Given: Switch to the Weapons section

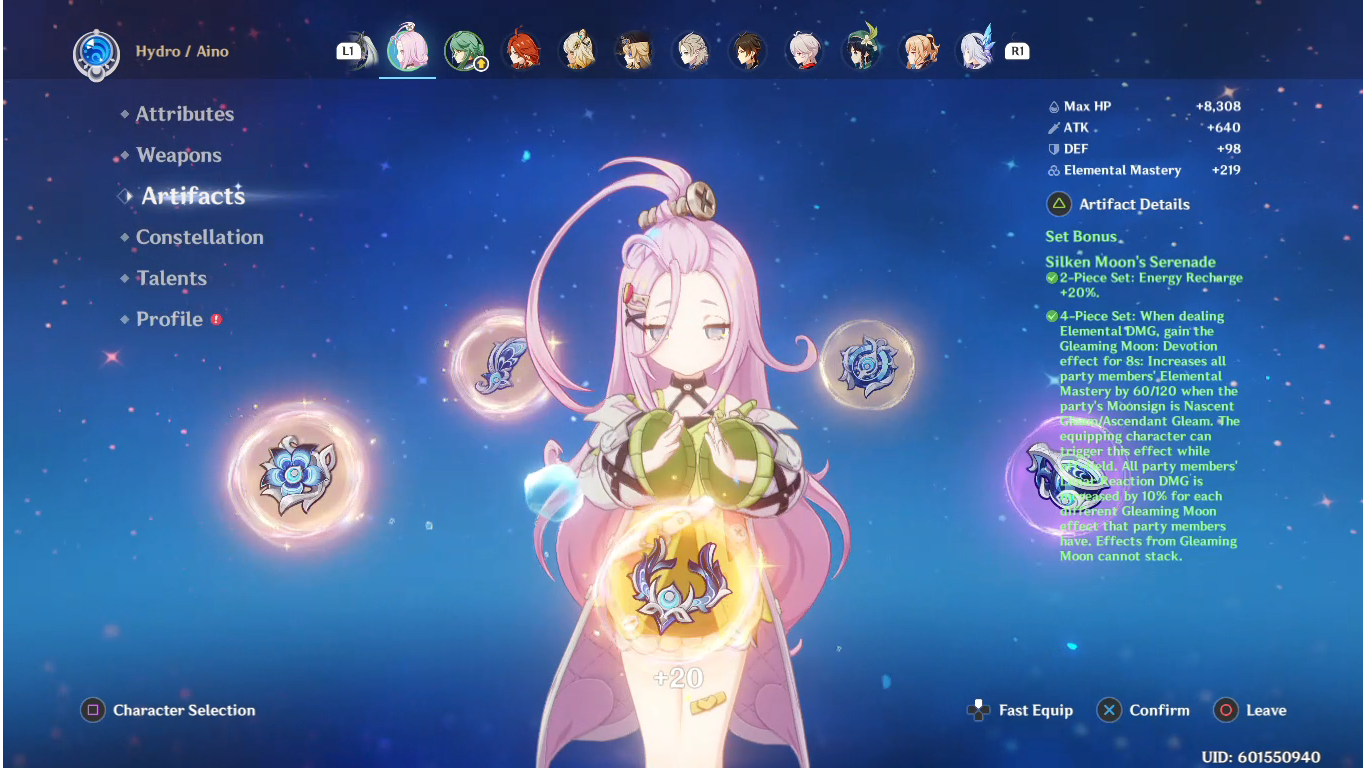Looking at the screenshot, I should pyautogui.click(x=179, y=155).
